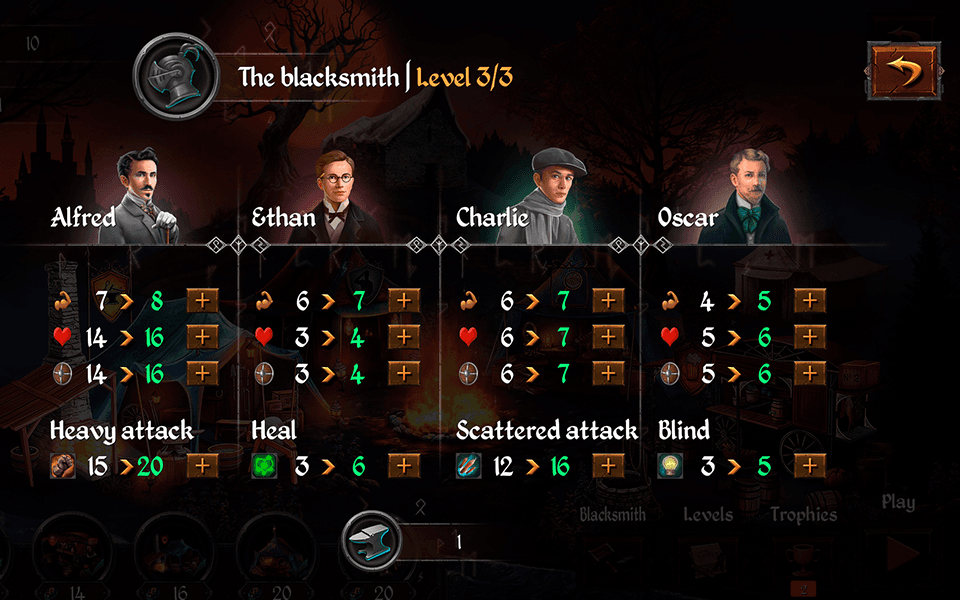Upgrade Ethan's Heal skill
The height and width of the screenshot is (600, 960).
pos(404,466)
